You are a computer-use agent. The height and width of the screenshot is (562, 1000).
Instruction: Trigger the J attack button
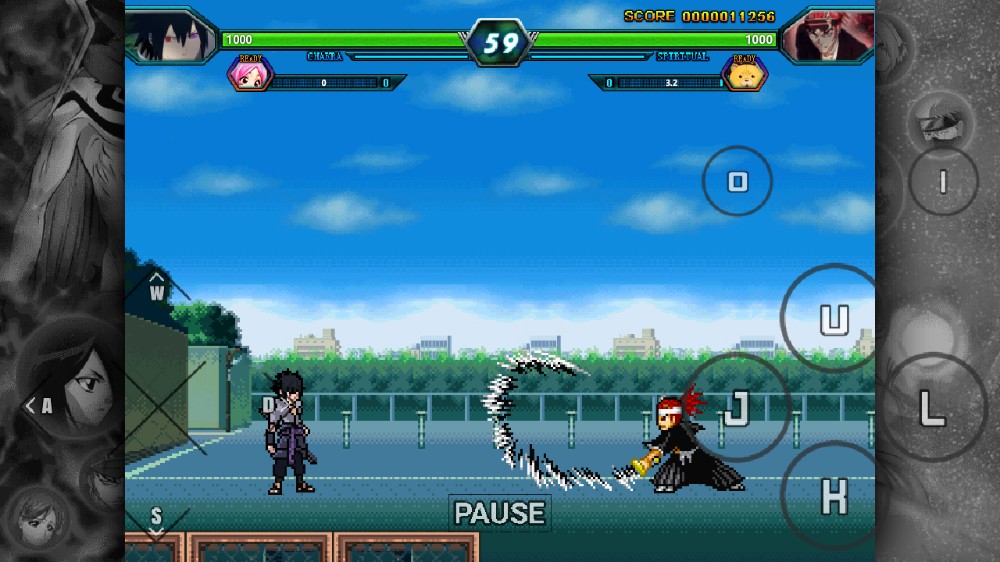(x=737, y=407)
